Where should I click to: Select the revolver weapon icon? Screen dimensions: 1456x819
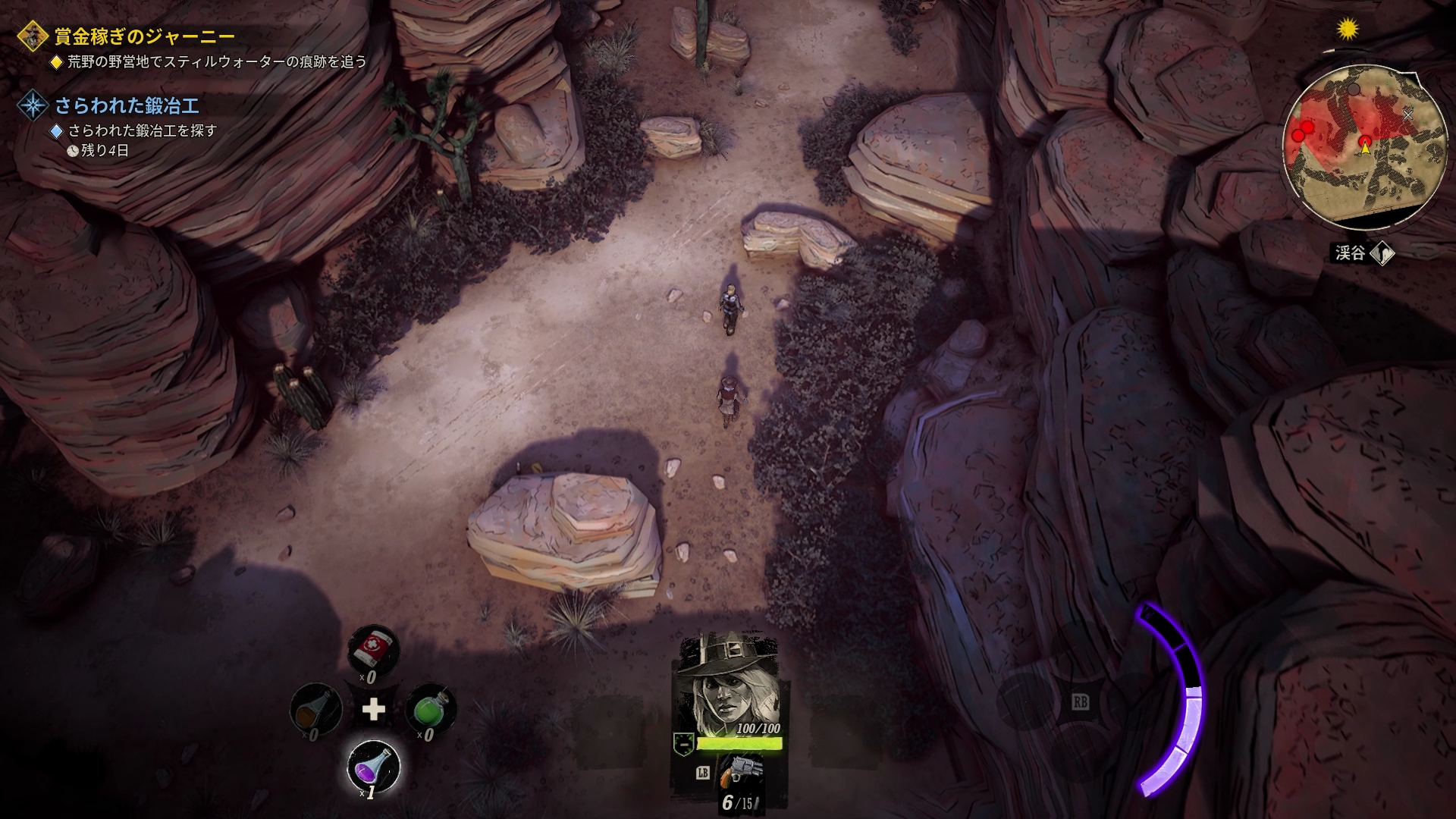click(x=740, y=773)
